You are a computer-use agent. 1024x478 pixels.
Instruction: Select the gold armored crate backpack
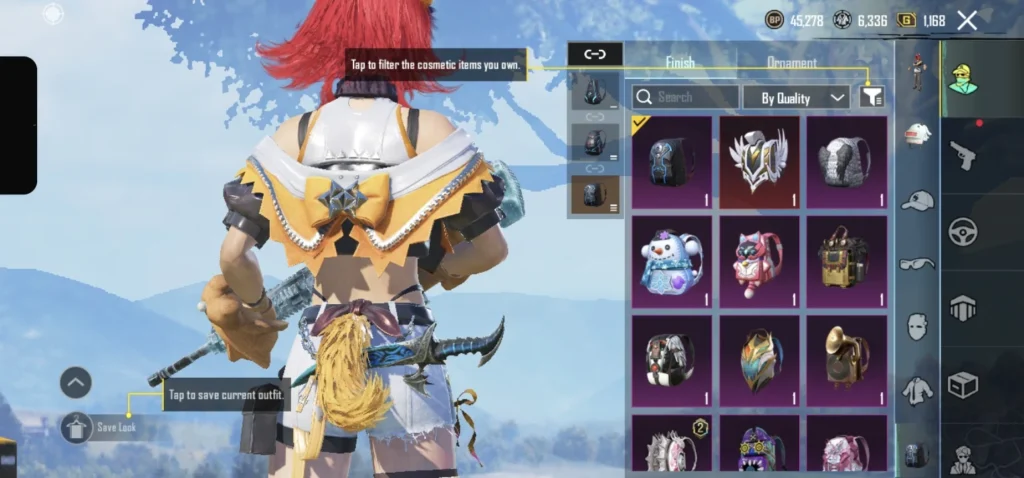(x=846, y=262)
